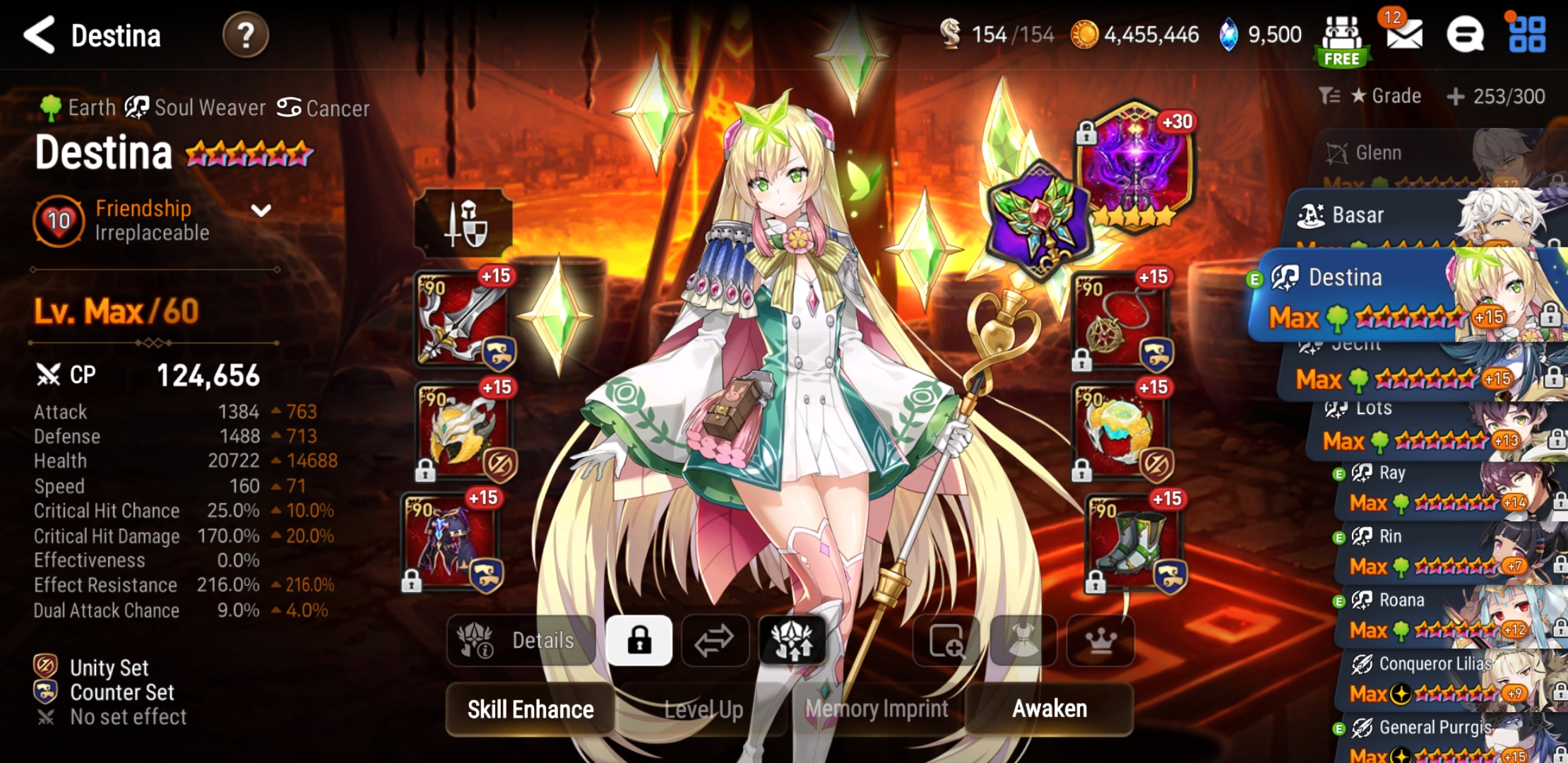Open the Details panel for Destina

(x=521, y=640)
